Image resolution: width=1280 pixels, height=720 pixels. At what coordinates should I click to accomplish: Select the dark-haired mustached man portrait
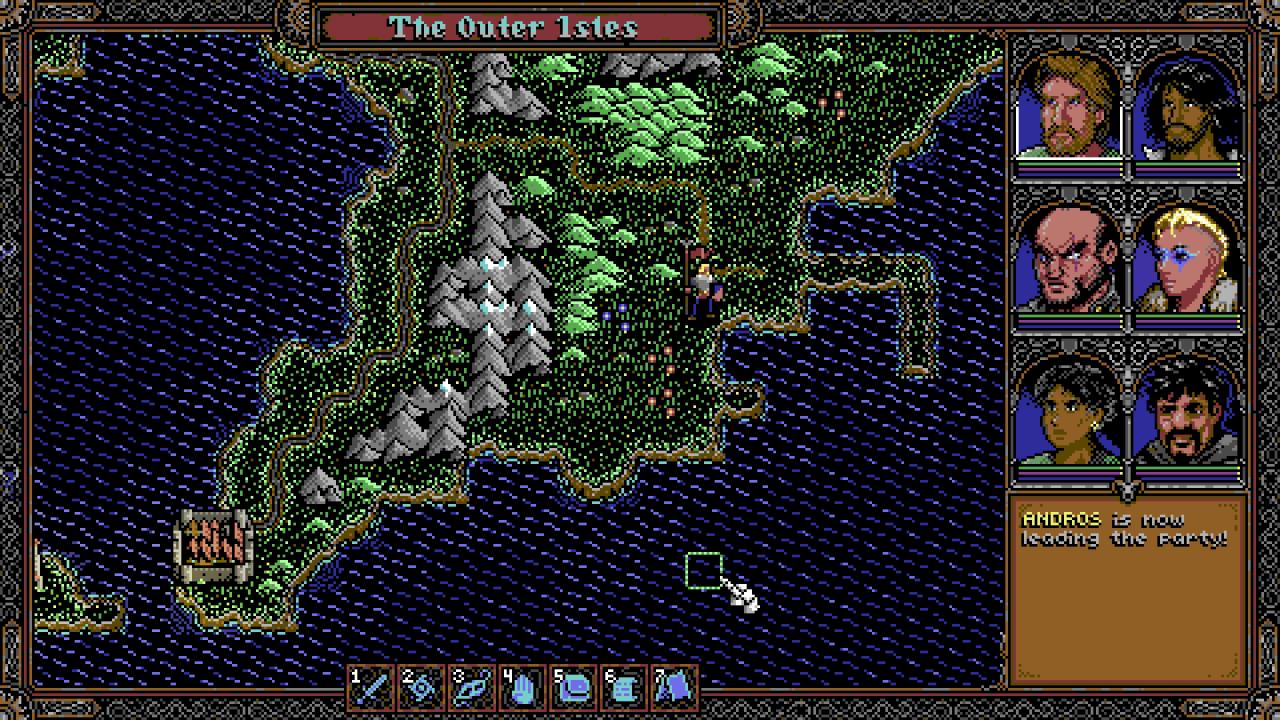pyautogui.click(x=1188, y=412)
